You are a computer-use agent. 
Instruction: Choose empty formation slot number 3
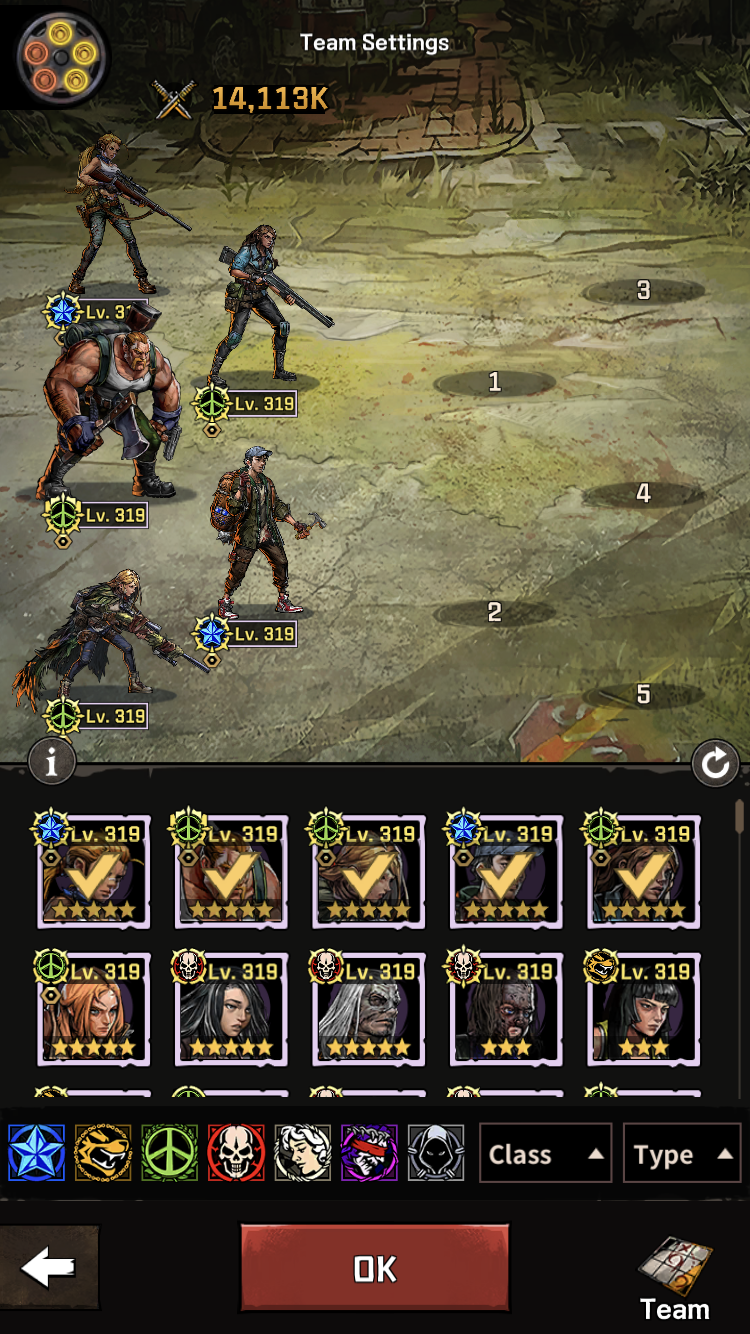643,291
